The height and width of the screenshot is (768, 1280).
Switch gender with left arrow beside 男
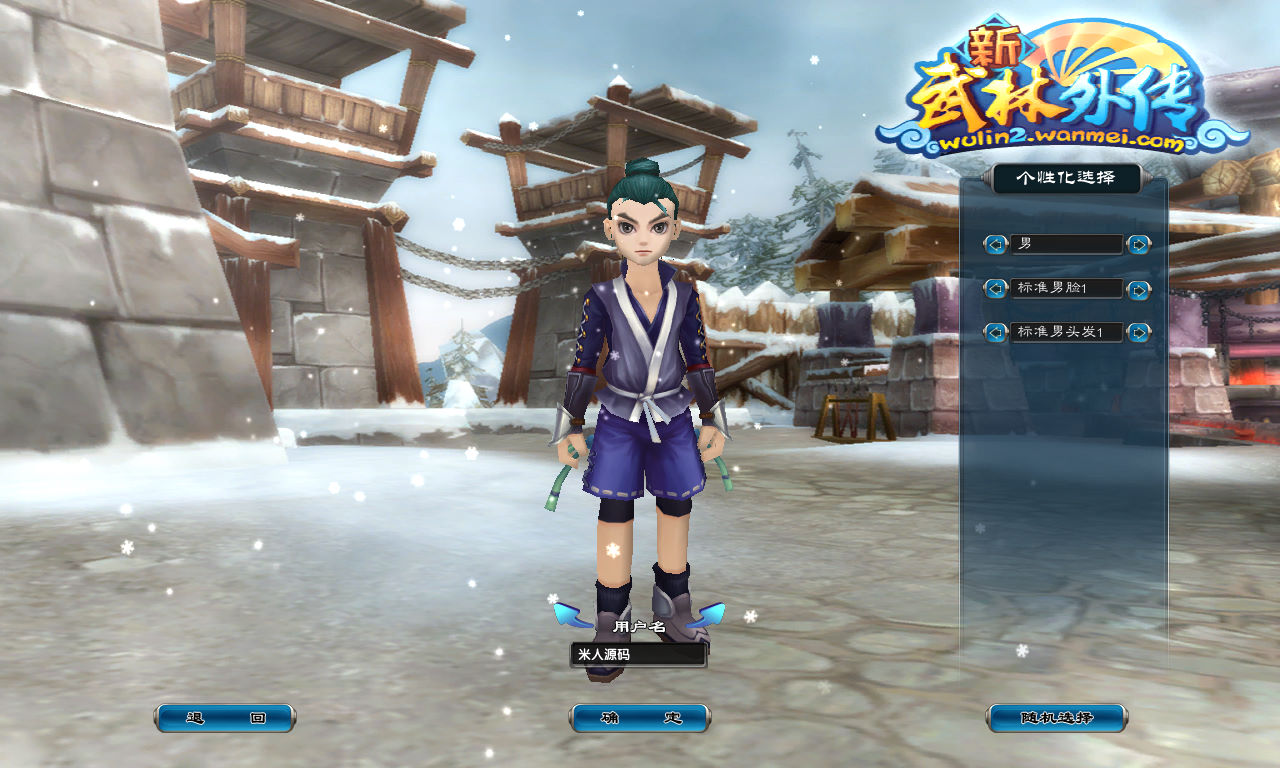(995, 244)
